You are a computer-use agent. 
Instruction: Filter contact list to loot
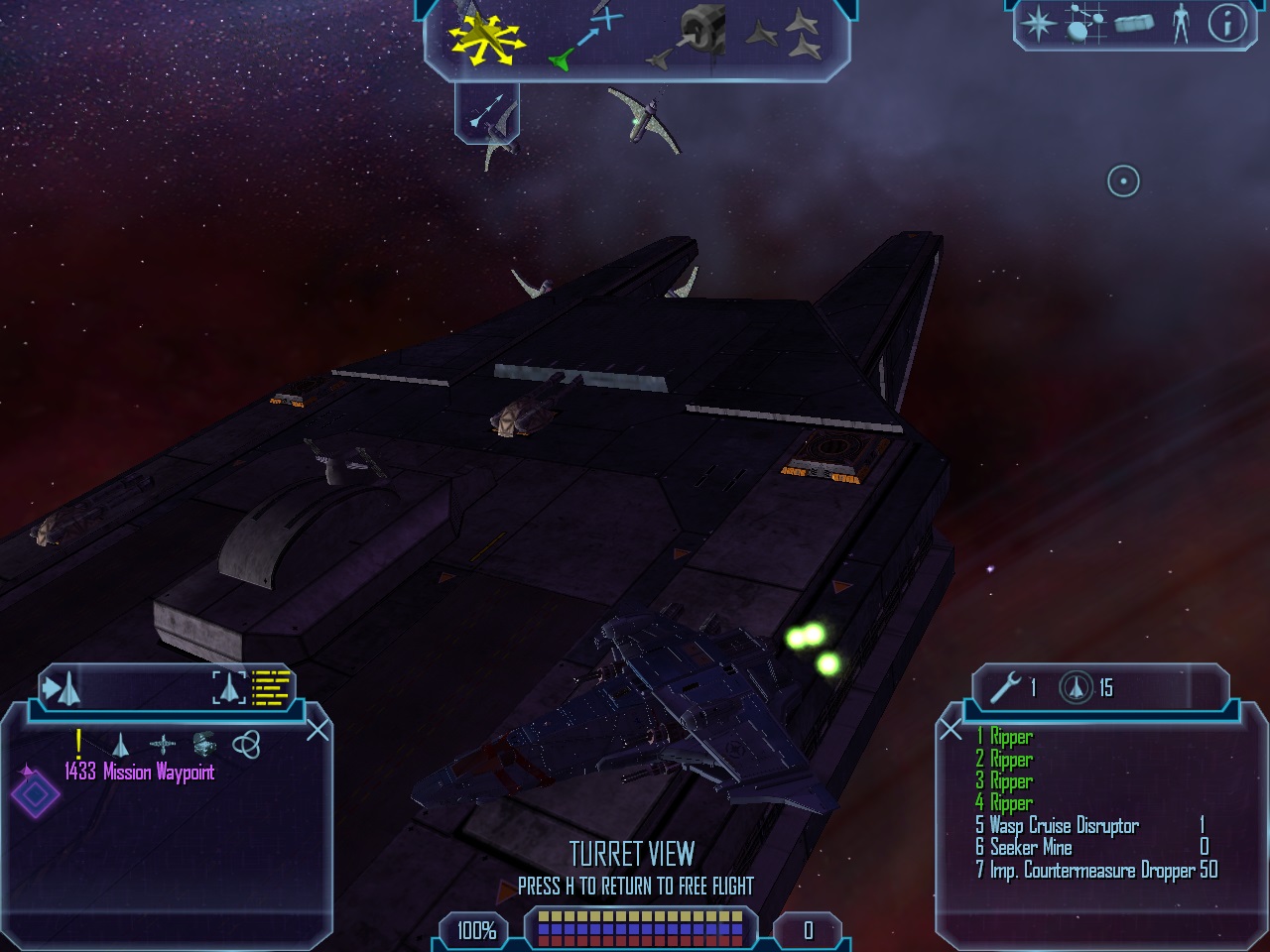tap(204, 744)
